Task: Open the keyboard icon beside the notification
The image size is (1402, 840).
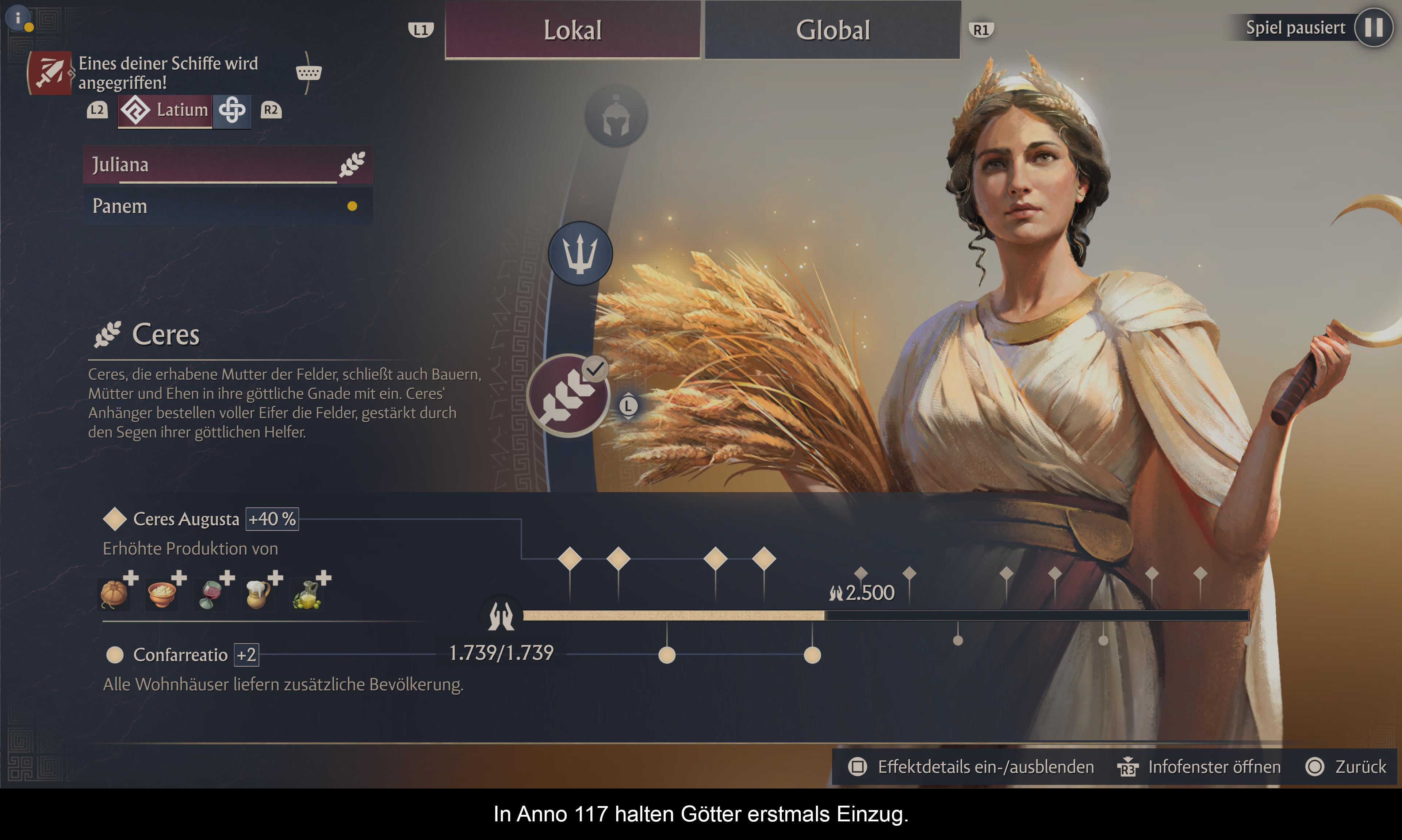Action: (x=309, y=73)
